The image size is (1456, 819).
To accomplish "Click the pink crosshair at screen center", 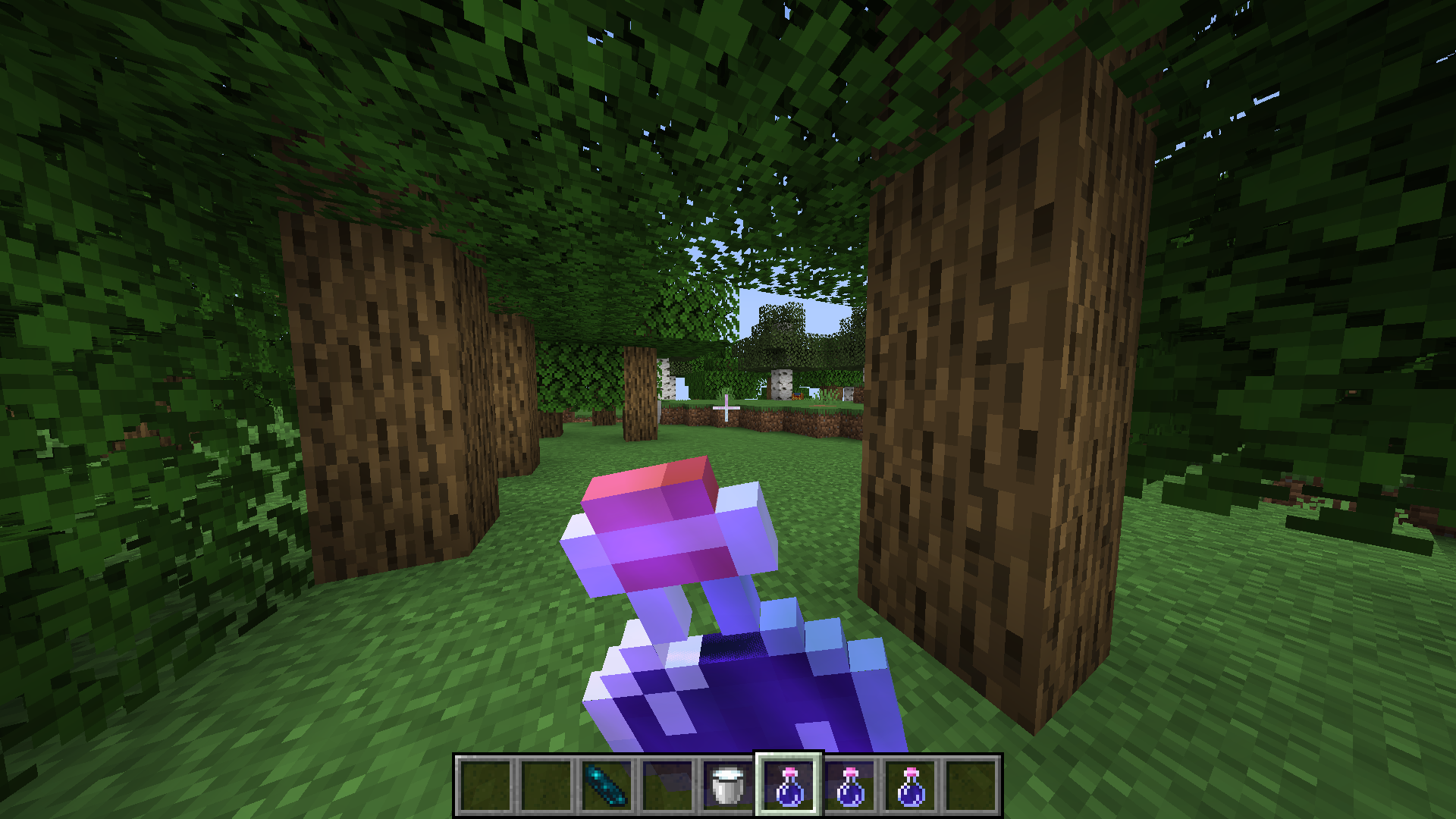I will pos(725,409).
